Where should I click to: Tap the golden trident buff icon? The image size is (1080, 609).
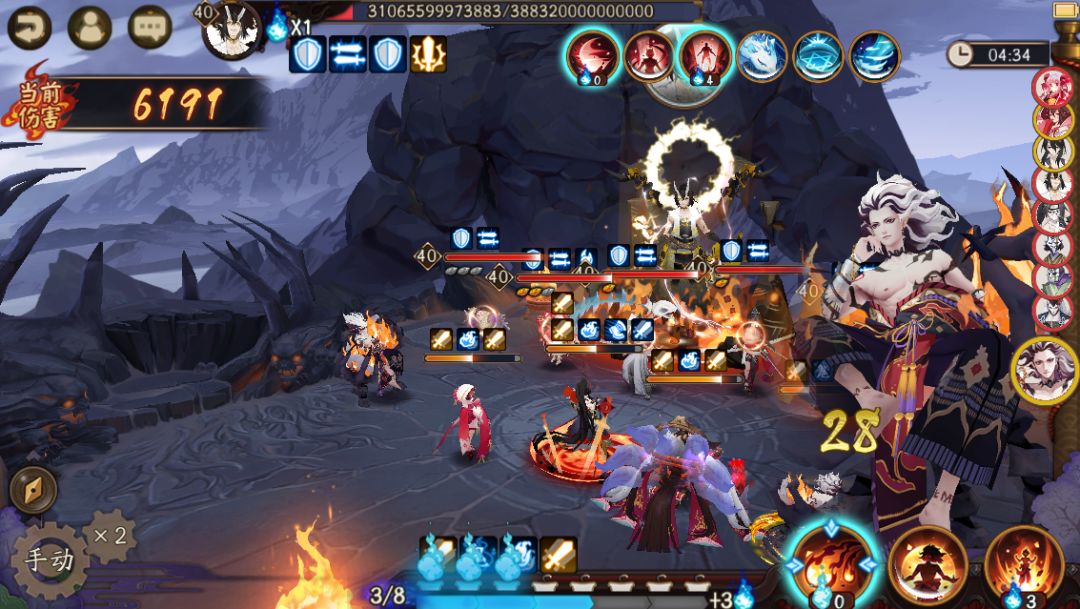point(429,54)
